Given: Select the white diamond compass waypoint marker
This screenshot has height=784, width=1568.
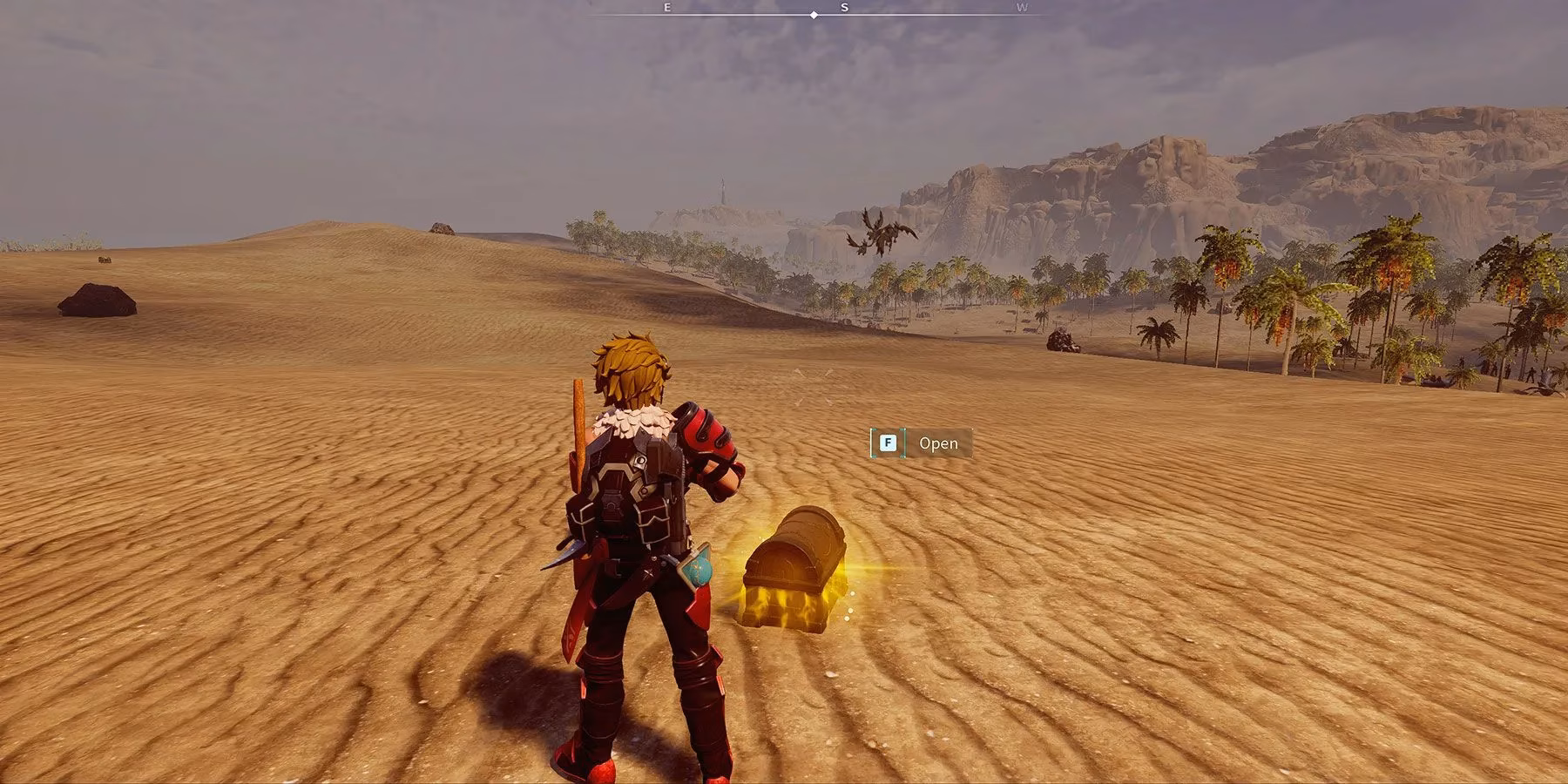Looking at the screenshot, I should 814,14.
